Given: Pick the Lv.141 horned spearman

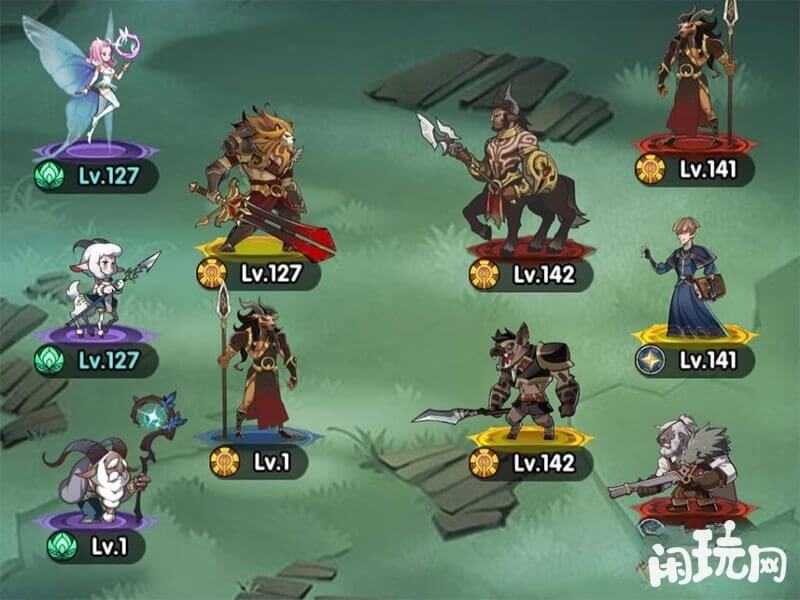Looking at the screenshot, I should coord(692,80).
